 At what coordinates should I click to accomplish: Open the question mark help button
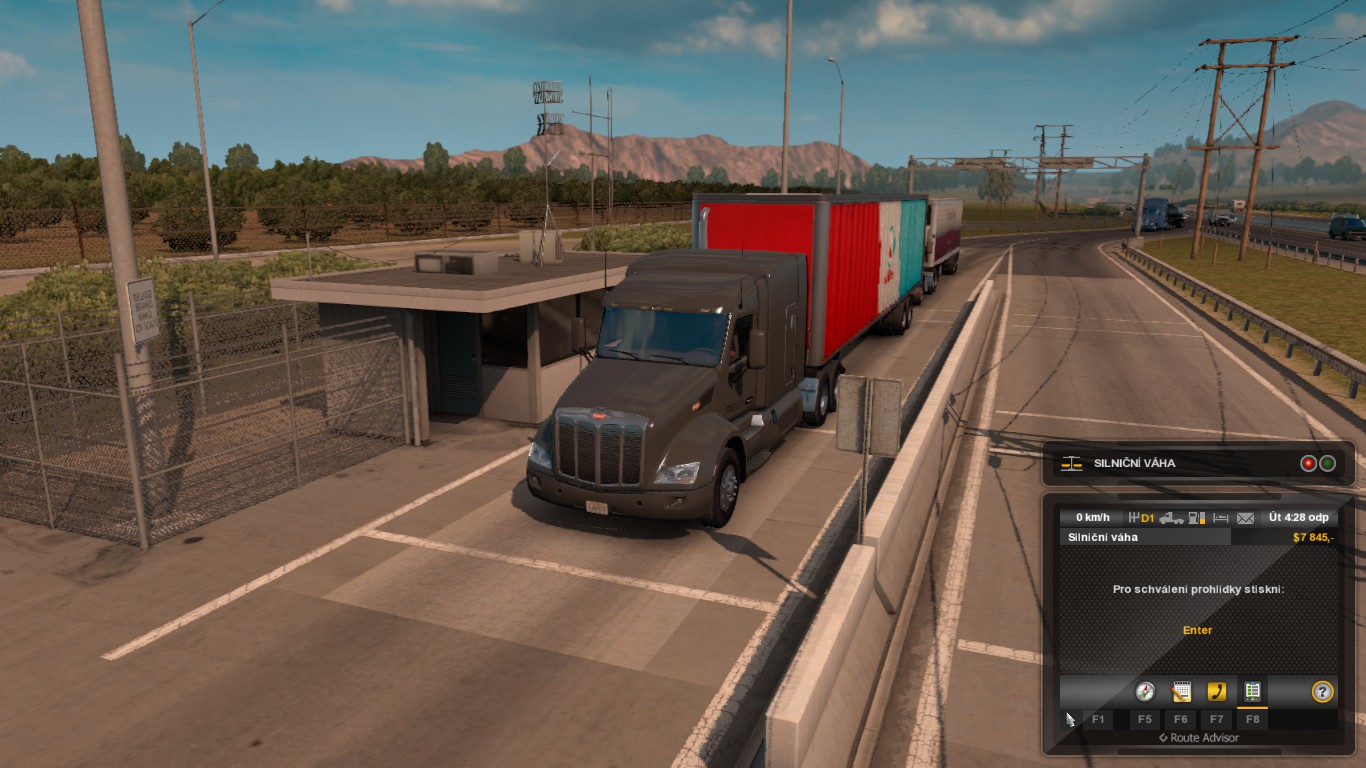(1323, 691)
